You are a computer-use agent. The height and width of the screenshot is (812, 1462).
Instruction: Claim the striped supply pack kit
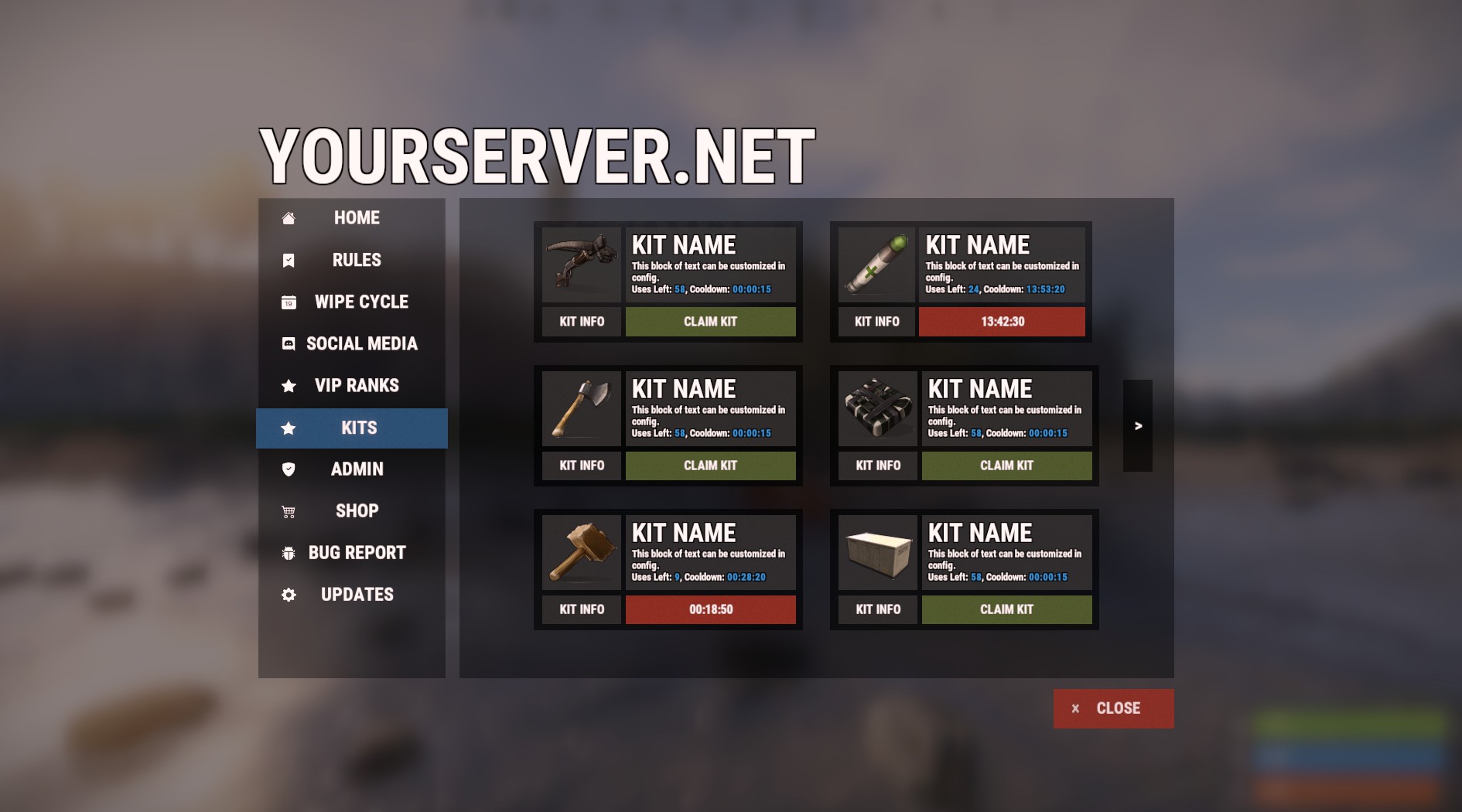click(1006, 466)
